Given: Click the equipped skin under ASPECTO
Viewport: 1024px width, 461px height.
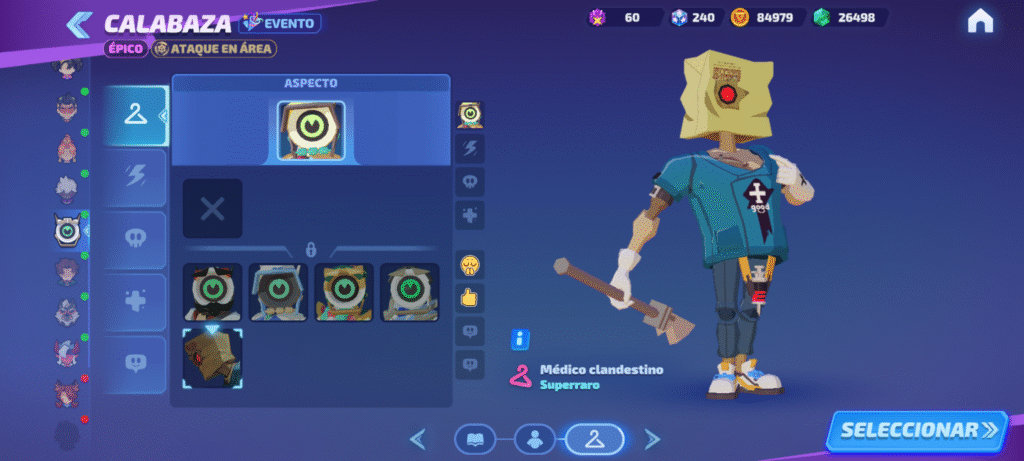Looking at the screenshot, I should click(x=311, y=130).
